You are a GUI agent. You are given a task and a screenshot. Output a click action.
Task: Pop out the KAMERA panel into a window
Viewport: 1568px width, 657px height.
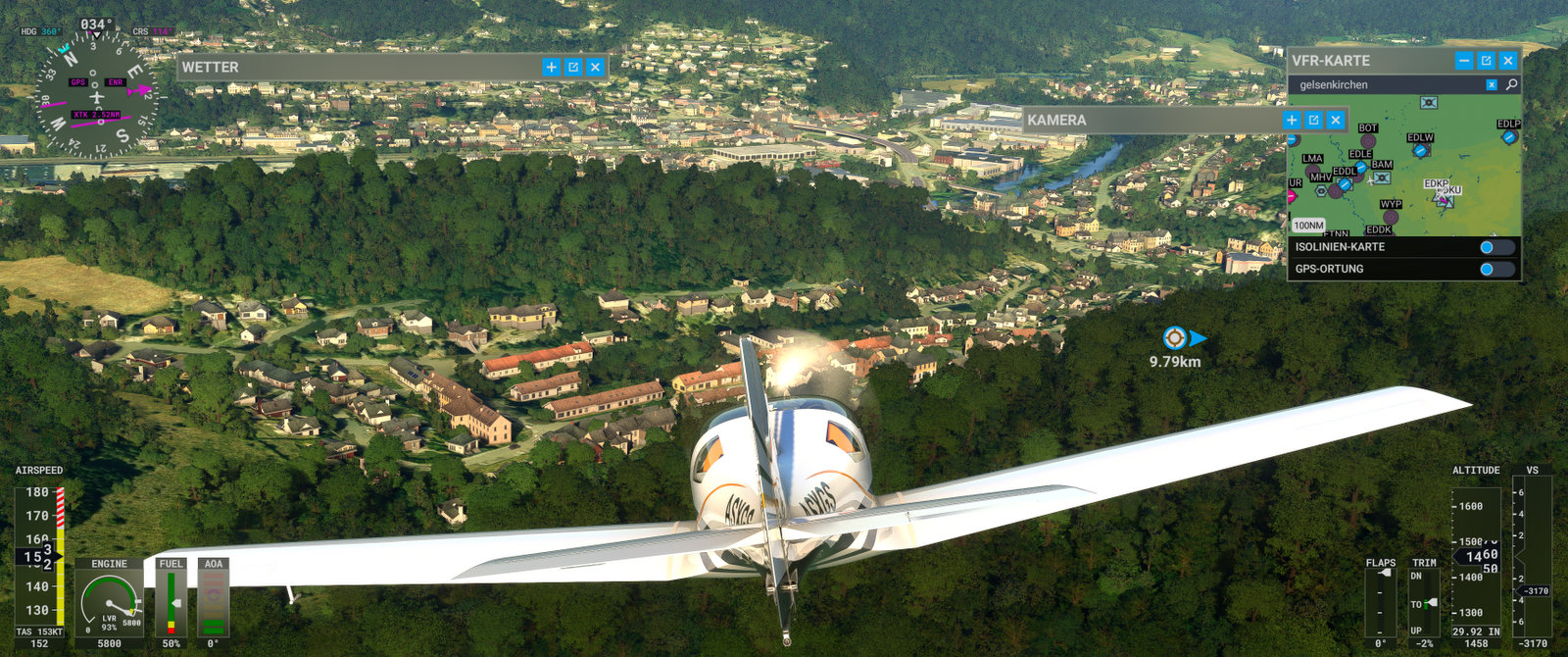(x=1313, y=120)
